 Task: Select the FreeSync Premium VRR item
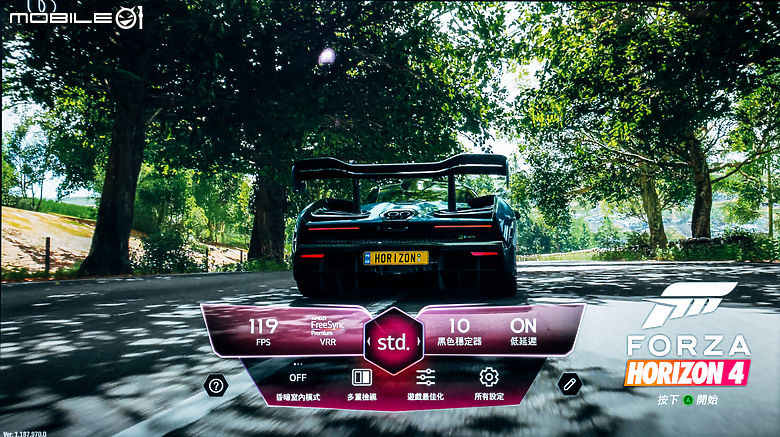(x=328, y=331)
